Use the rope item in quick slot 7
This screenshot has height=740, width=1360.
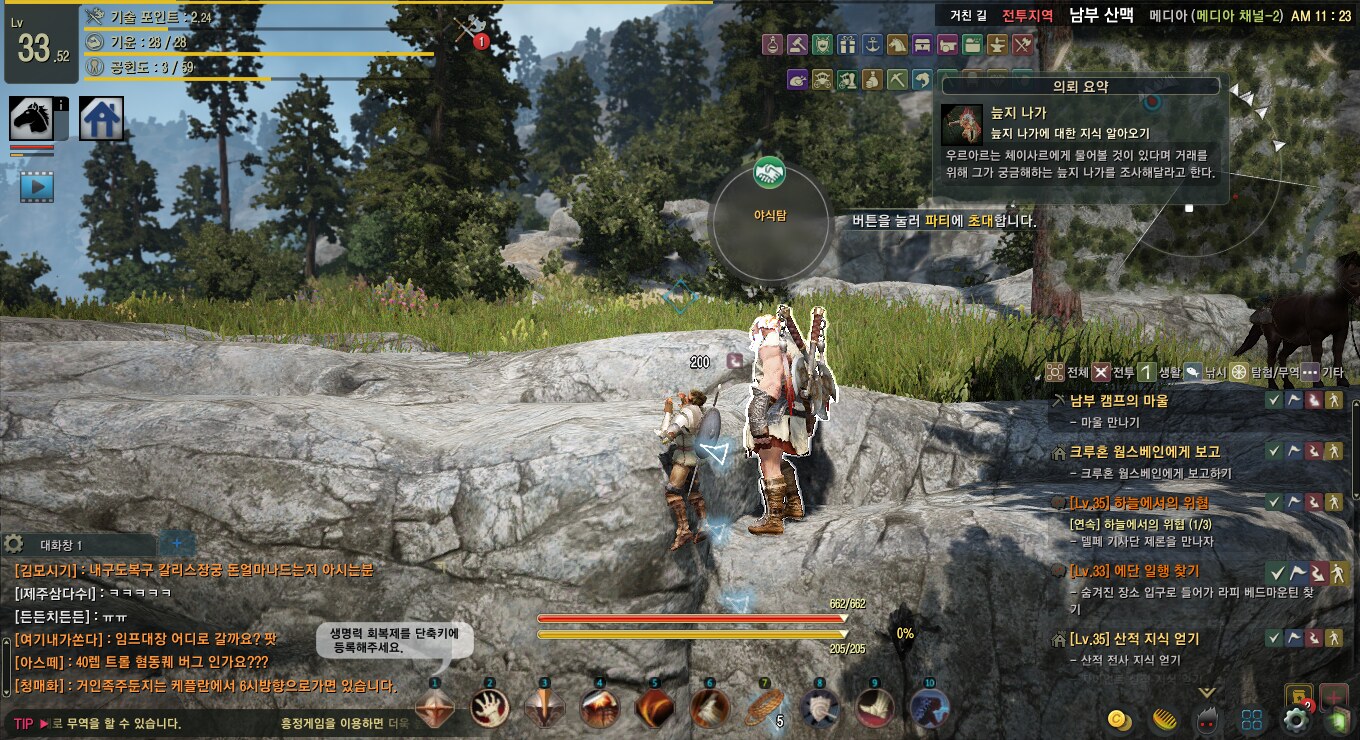(764, 708)
